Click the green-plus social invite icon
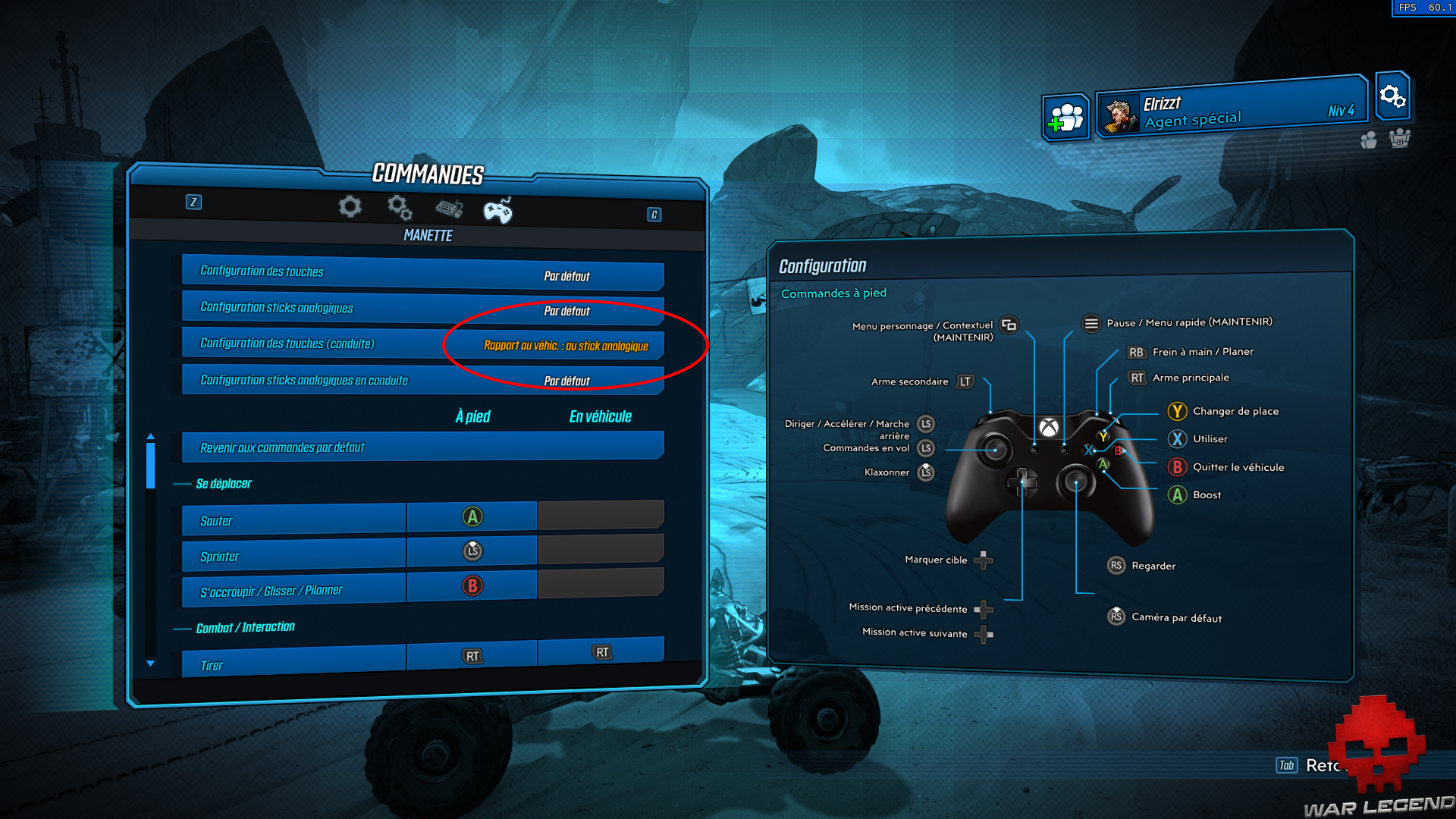 [x=1065, y=116]
